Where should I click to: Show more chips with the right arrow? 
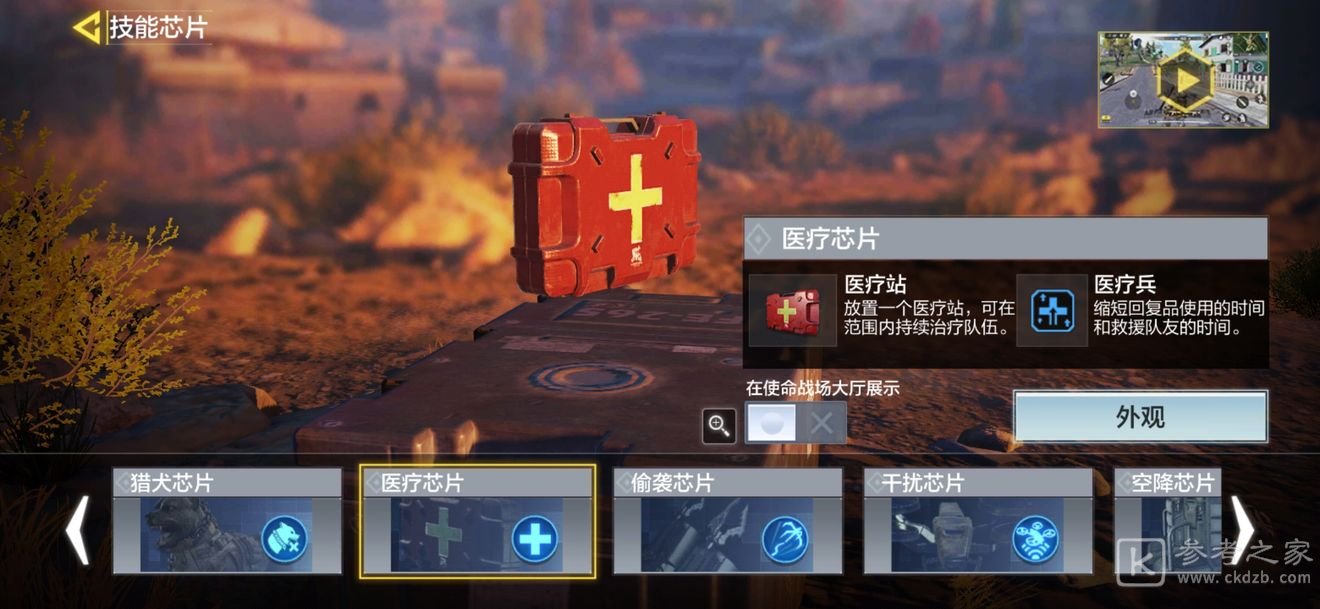click(x=1242, y=529)
